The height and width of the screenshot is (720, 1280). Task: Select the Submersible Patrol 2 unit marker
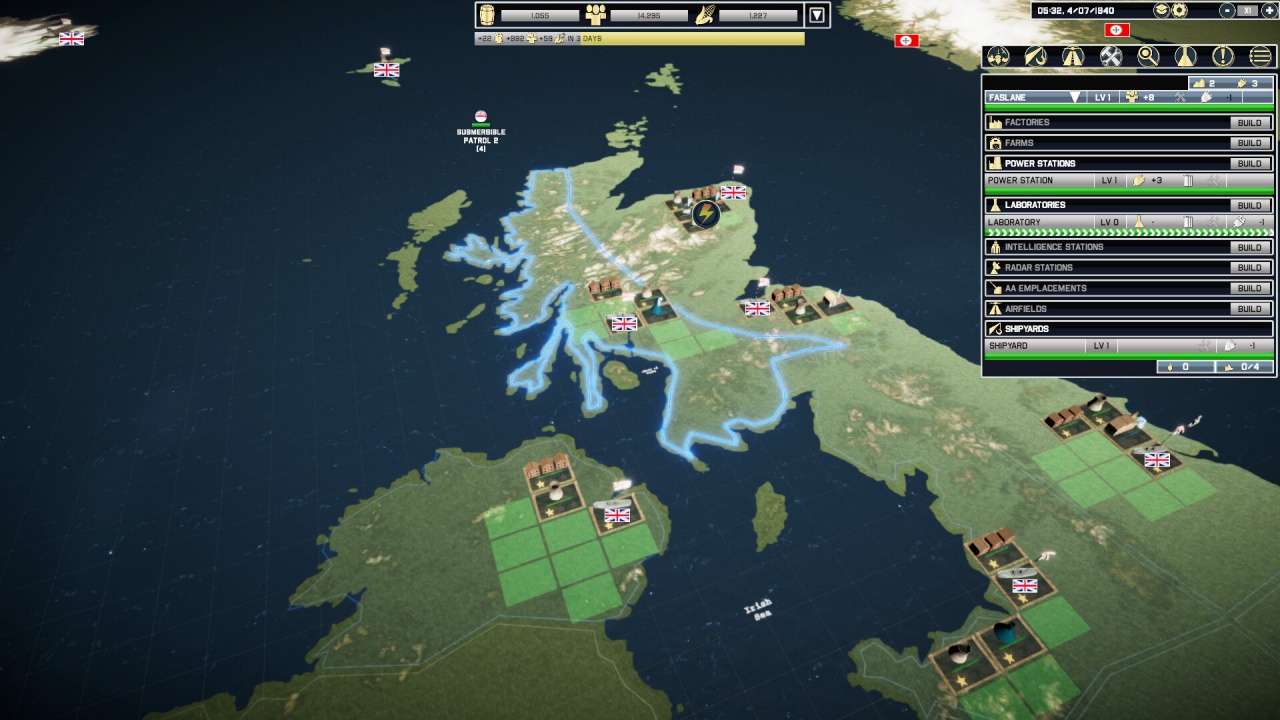481,116
